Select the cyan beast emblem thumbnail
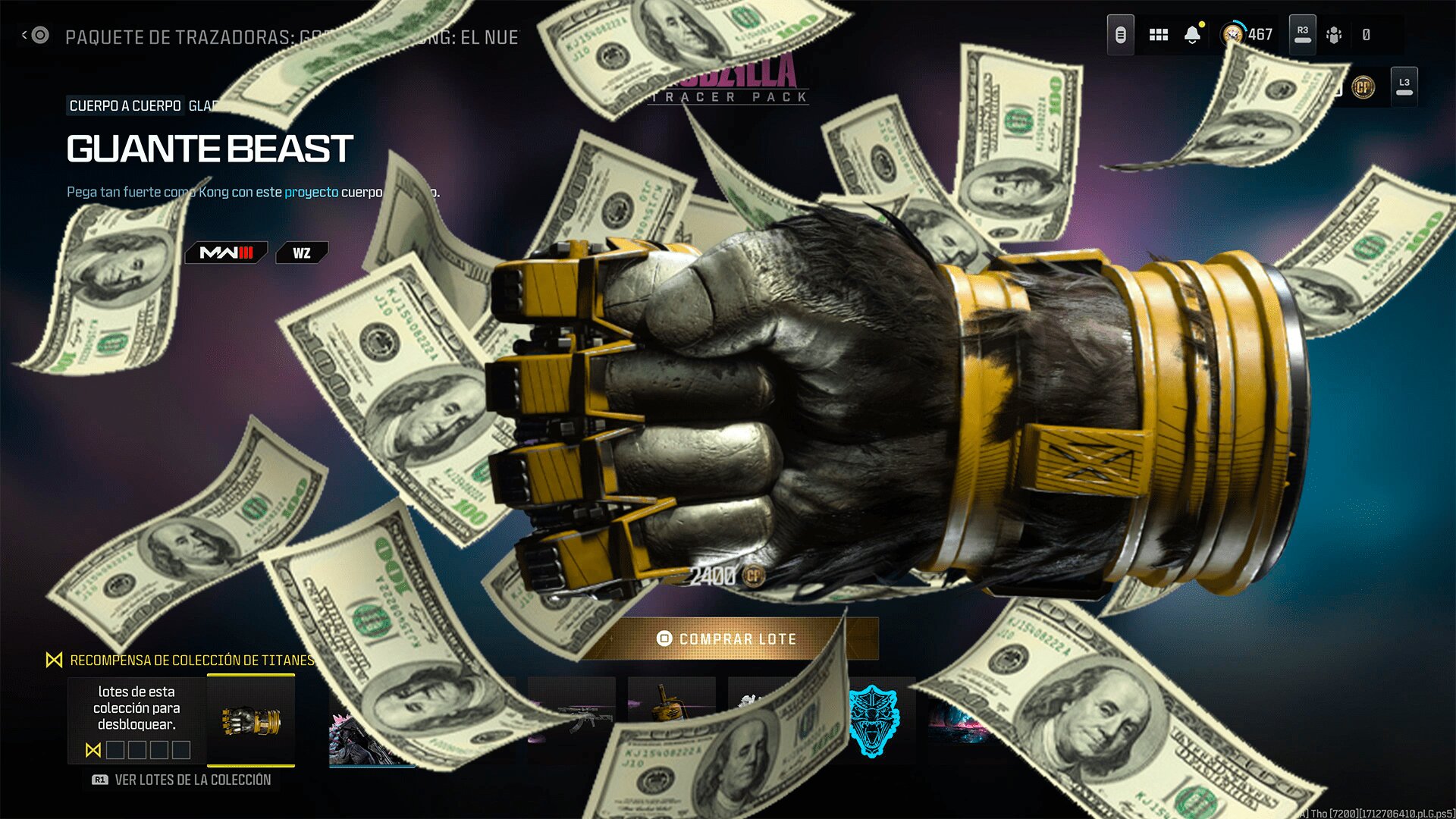The height and width of the screenshot is (819, 1456). tap(873, 720)
